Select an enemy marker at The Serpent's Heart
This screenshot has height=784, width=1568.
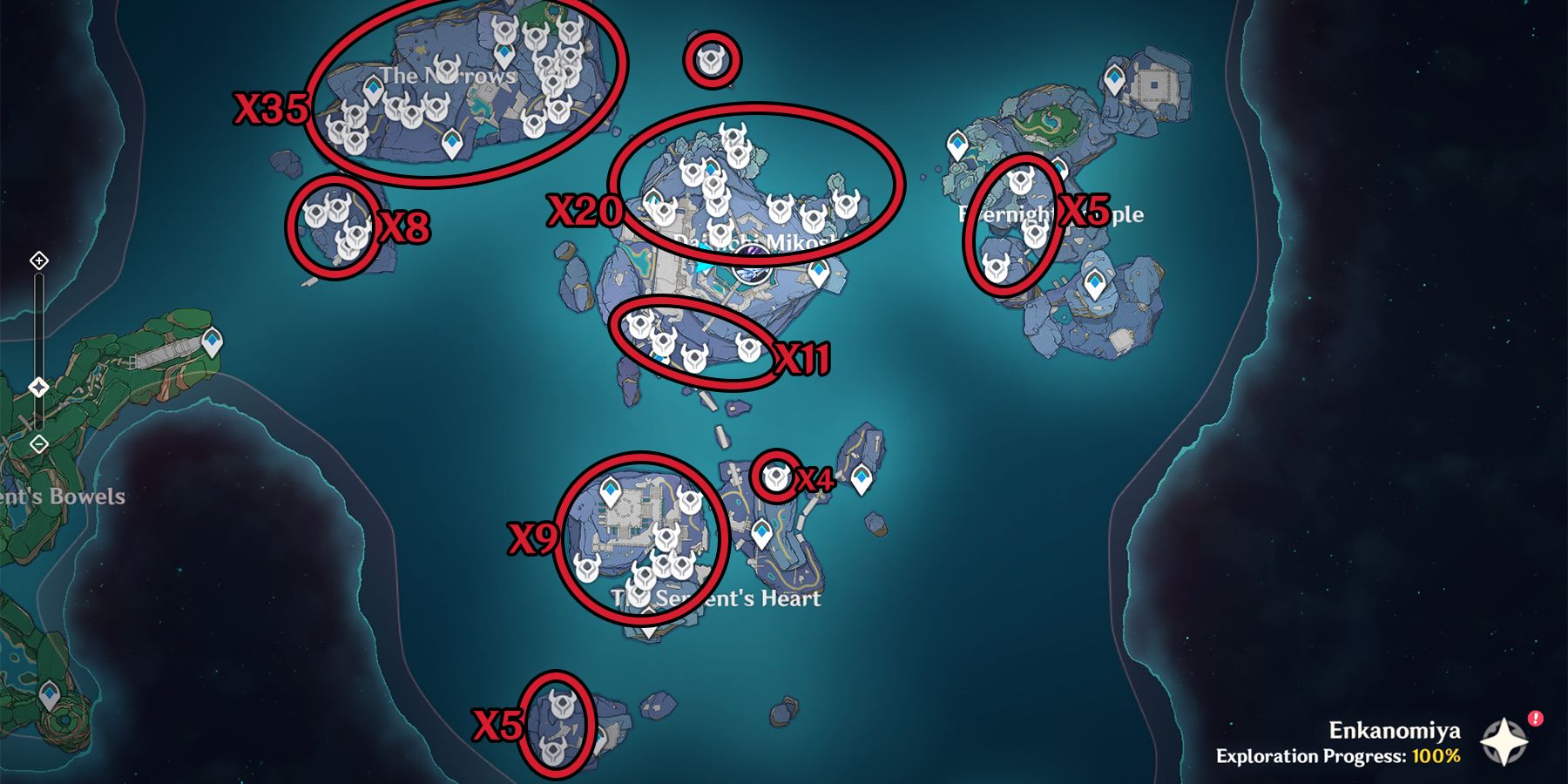[666, 537]
